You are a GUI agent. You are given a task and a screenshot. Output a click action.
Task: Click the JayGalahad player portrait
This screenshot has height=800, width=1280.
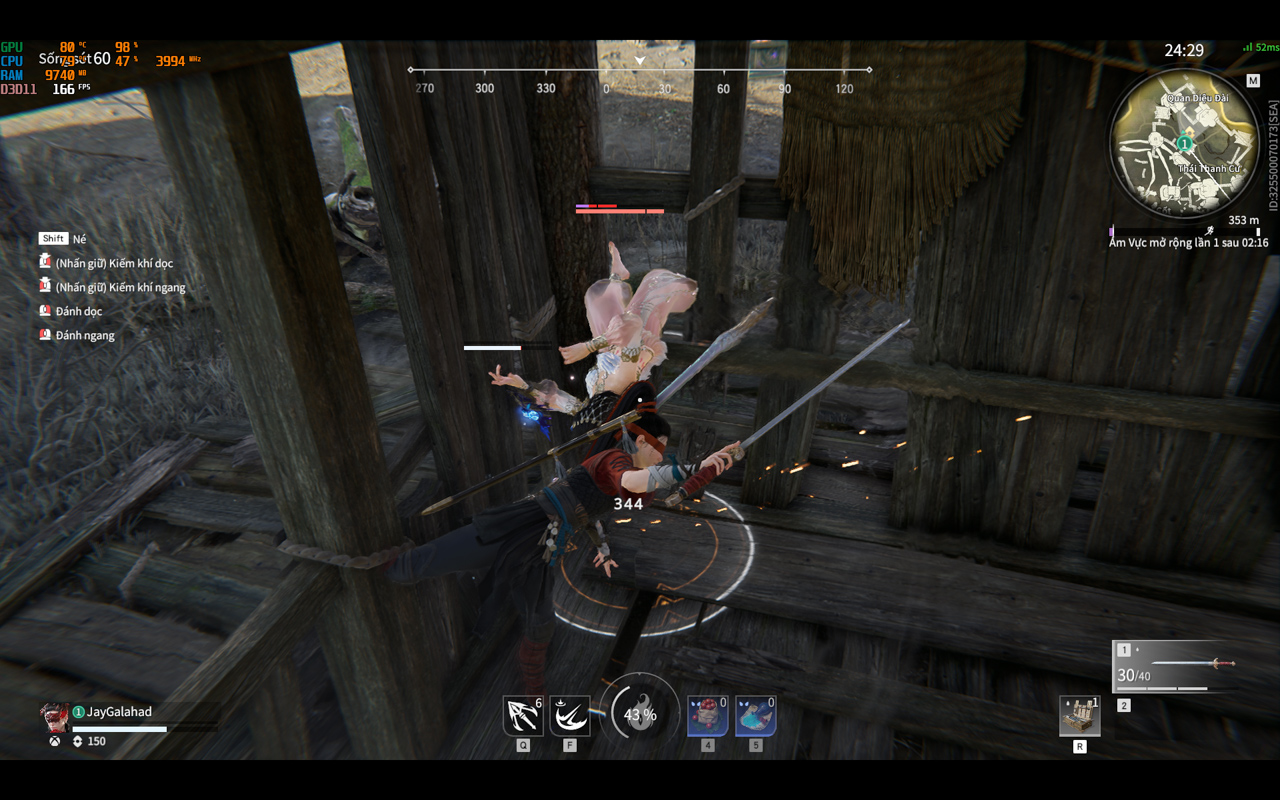(54, 716)
